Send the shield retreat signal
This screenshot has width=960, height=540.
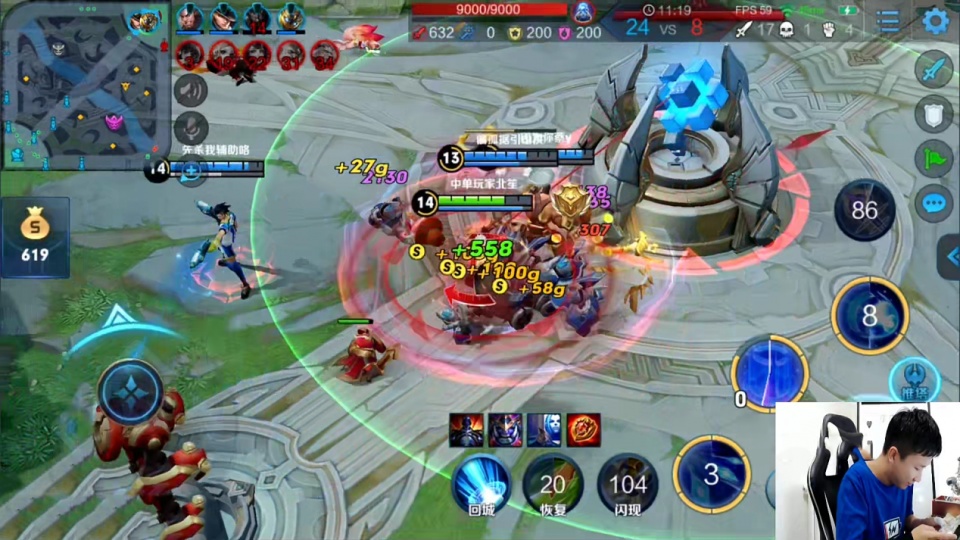click(x=933, y=114)
